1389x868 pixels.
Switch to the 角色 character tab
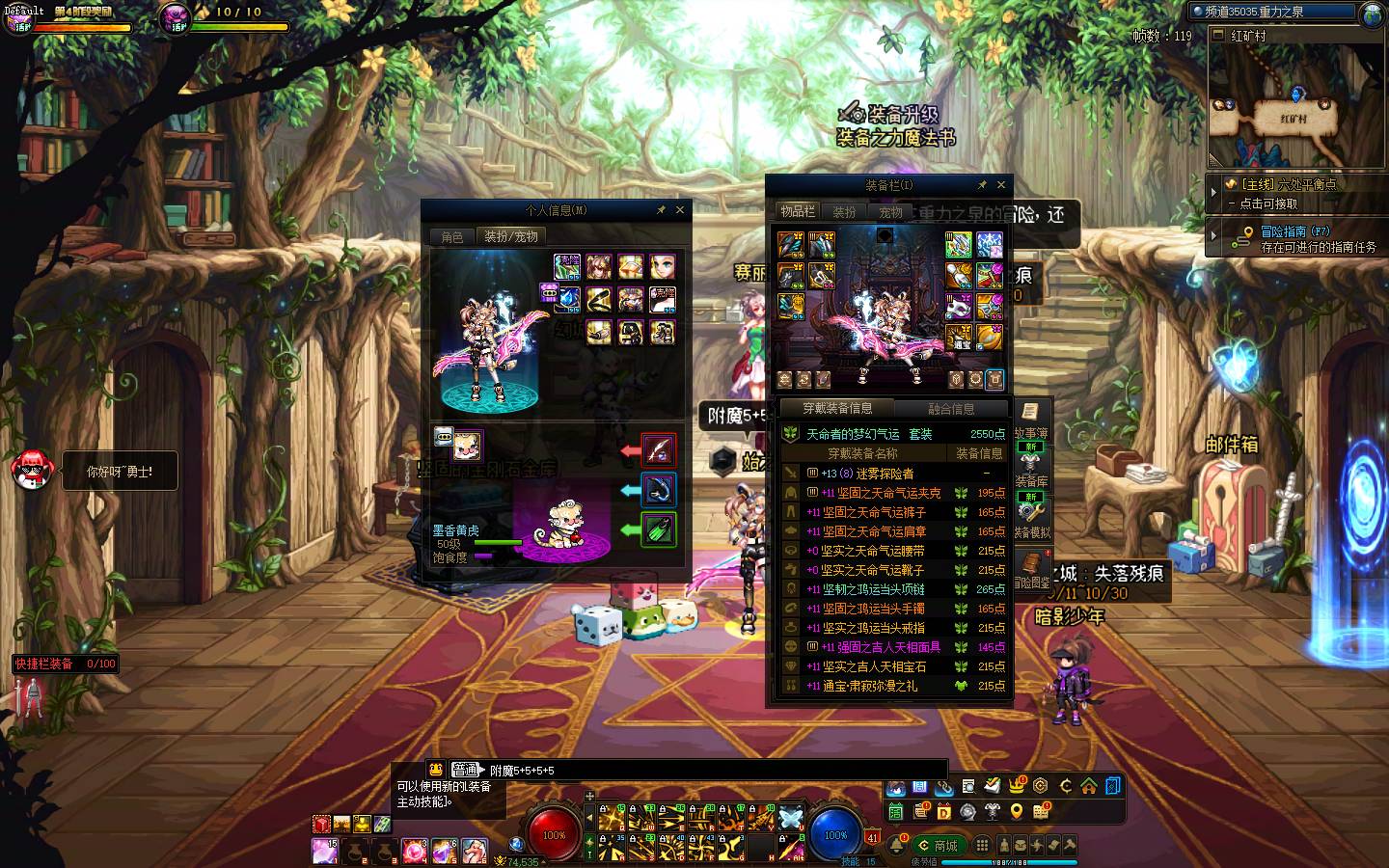[x=452, y=236]
